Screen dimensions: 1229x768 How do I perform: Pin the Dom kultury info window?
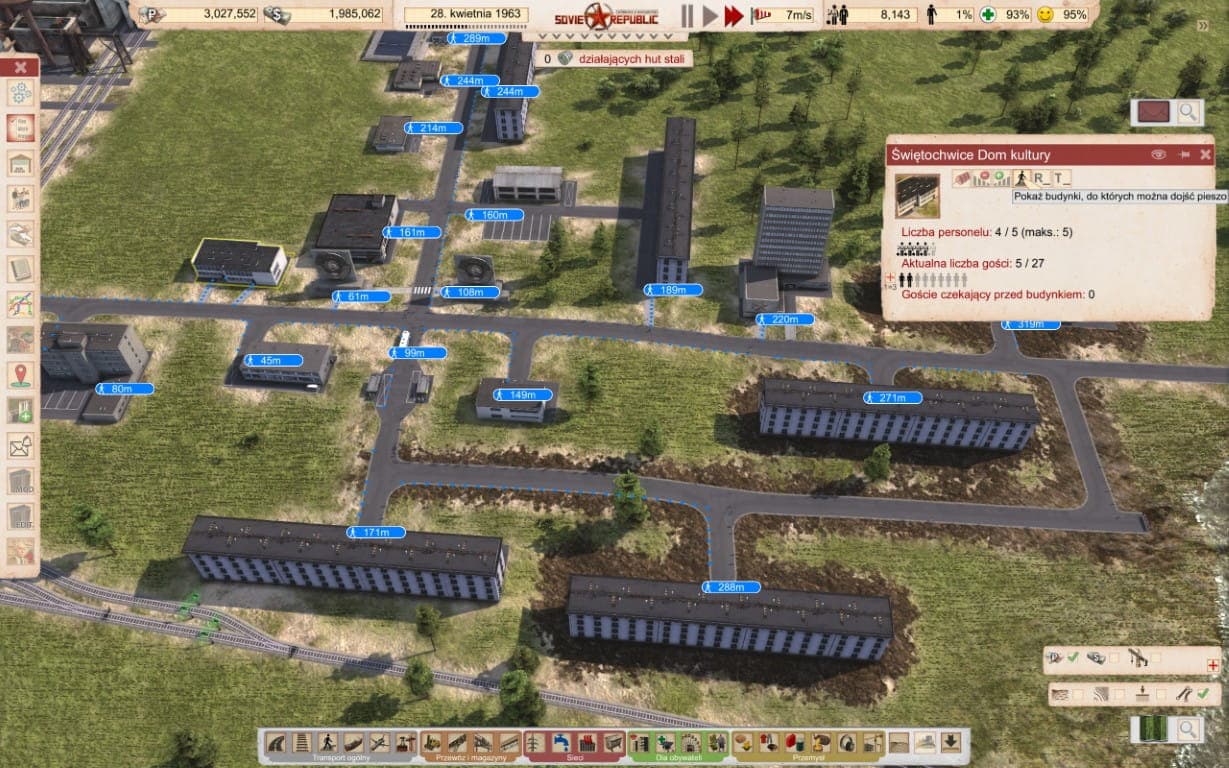tap(1184, 155)
